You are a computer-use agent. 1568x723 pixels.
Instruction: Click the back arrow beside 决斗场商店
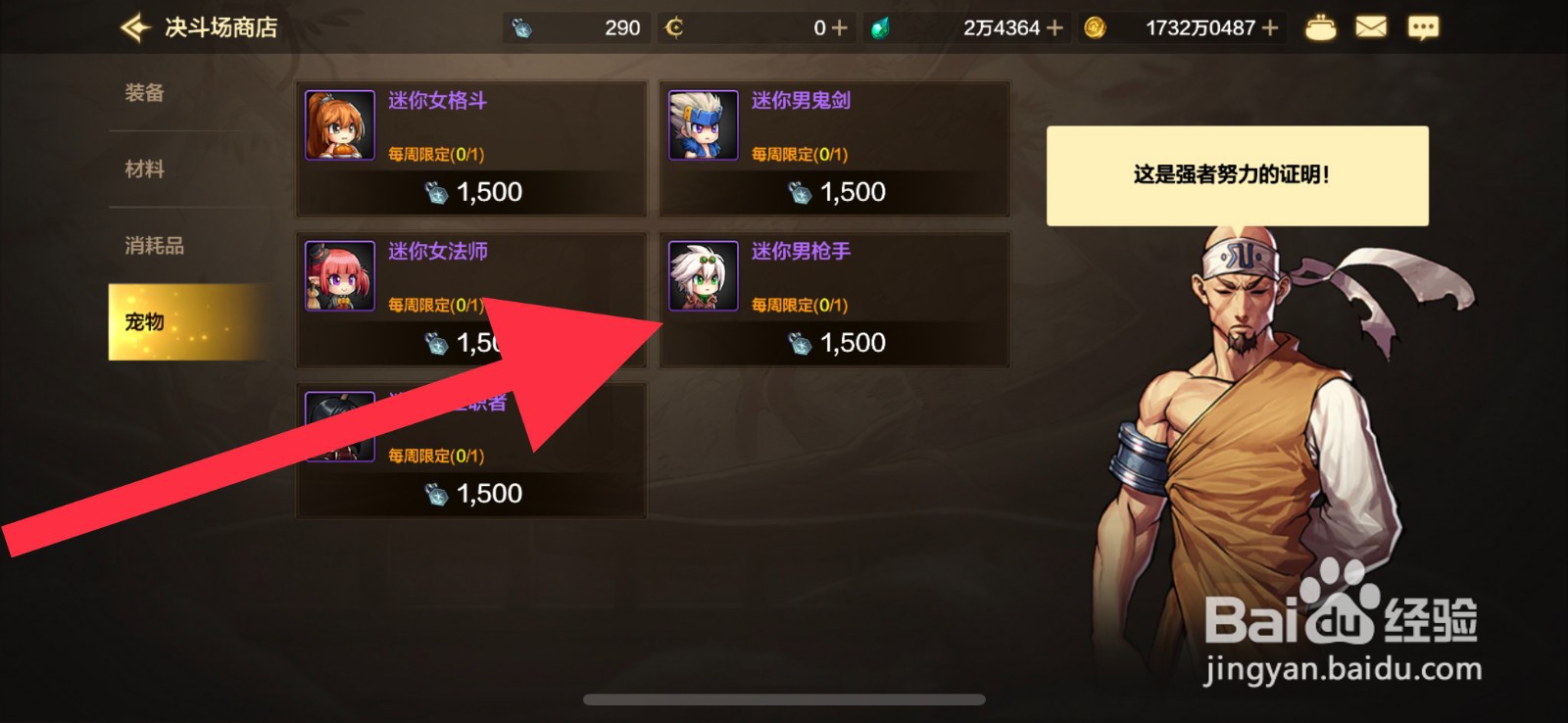tap(133, 26)
